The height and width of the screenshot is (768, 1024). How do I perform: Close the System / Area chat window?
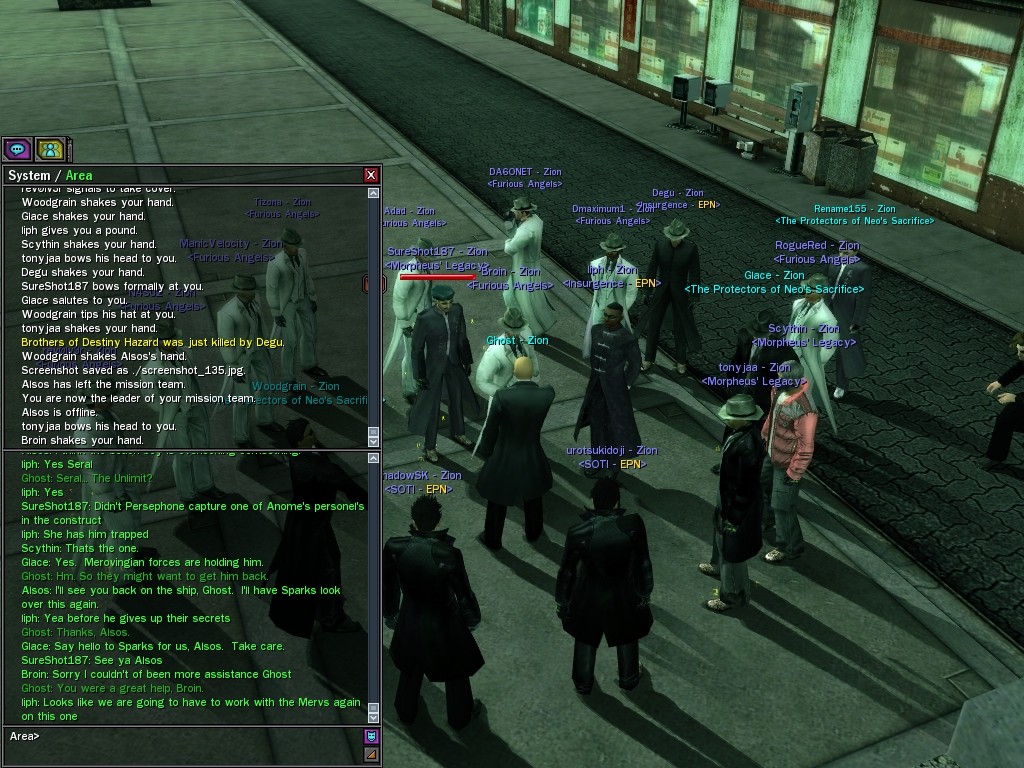tap(371, 175)
